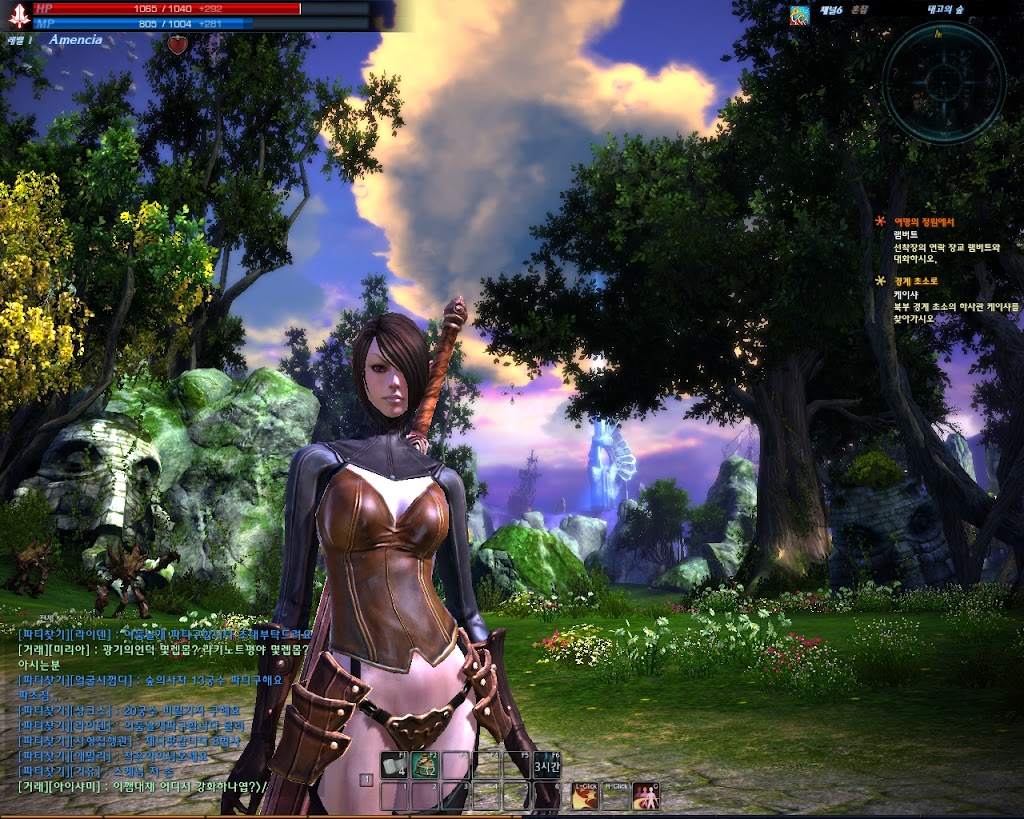Click the 미리아 trade chat message
The width and height of the screenshot is (1024, 819).
pos(150,649)
